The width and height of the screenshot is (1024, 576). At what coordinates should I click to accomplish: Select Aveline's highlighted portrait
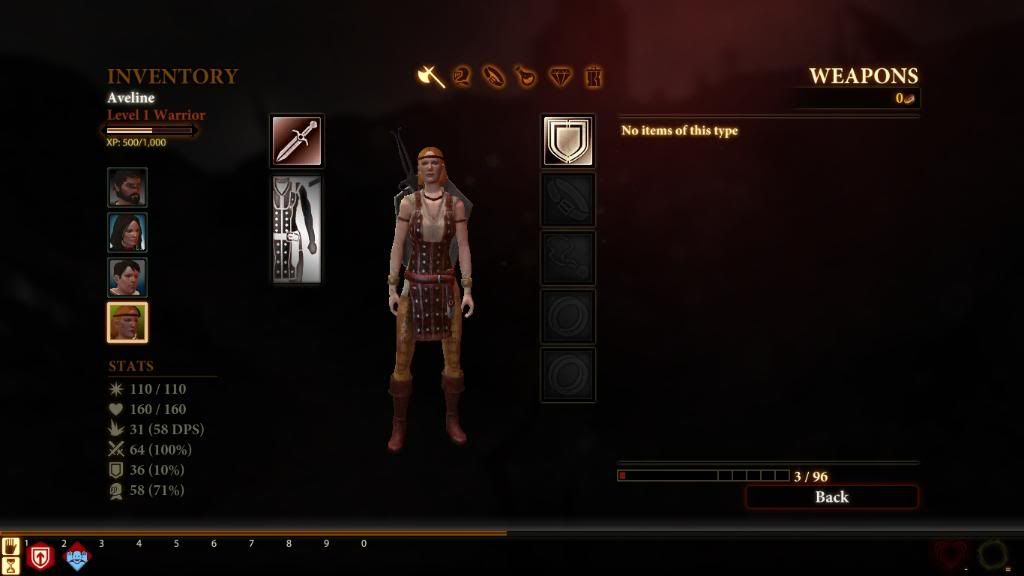tap(128, 323)
